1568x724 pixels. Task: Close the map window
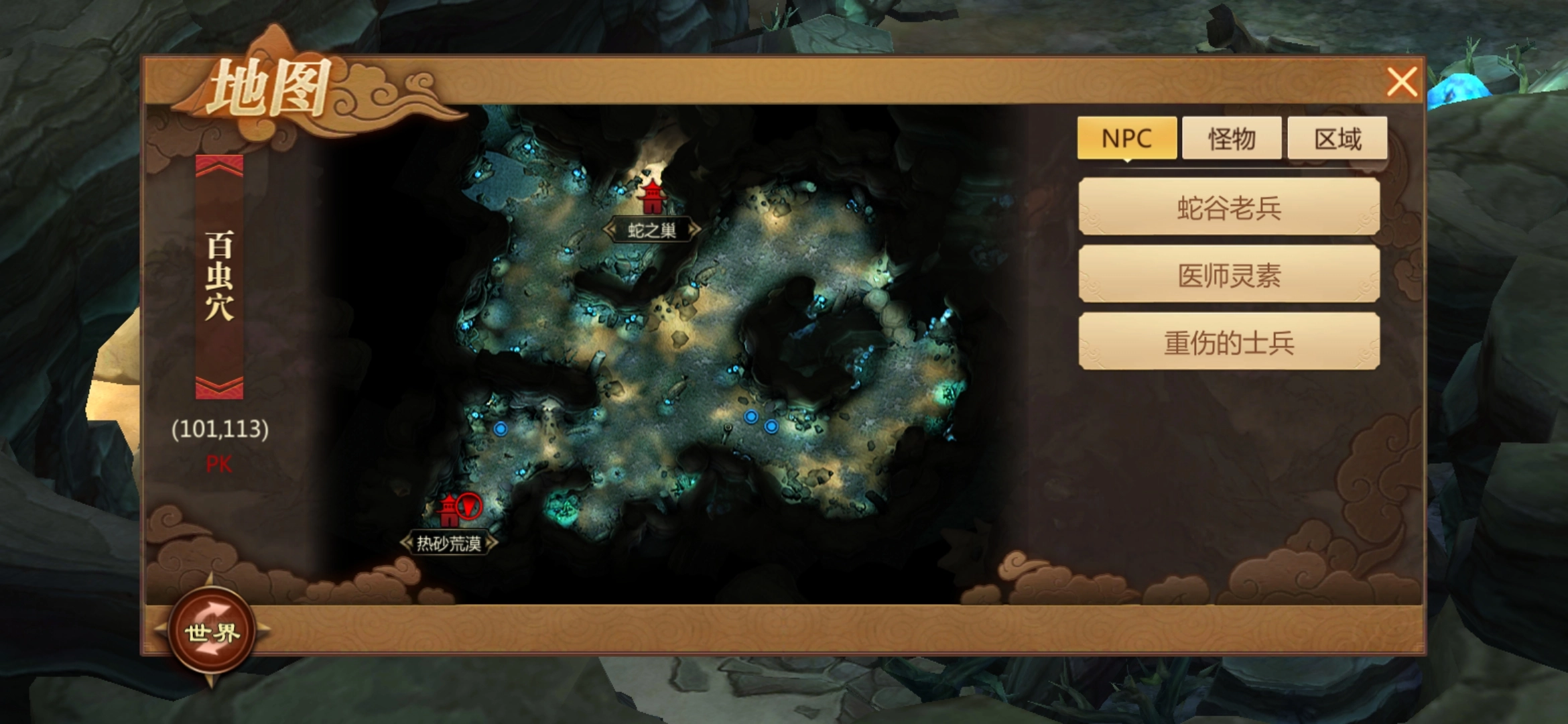pyautogui.click(x=1401, y=83)
